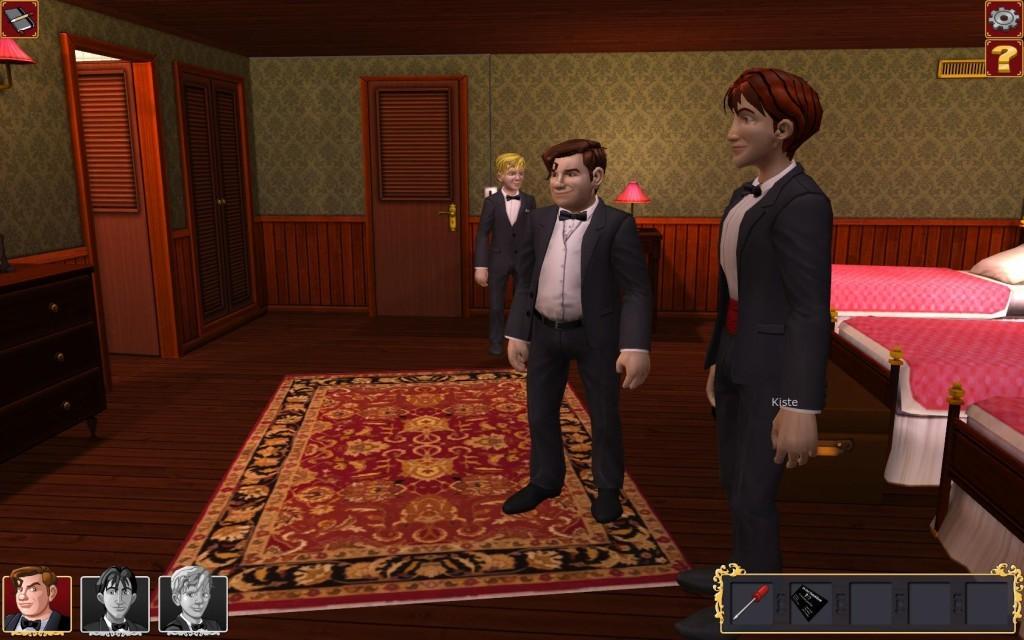1024x640 pixels.
Task: Switch to the blond character portrait
Action: pos(192,602)
